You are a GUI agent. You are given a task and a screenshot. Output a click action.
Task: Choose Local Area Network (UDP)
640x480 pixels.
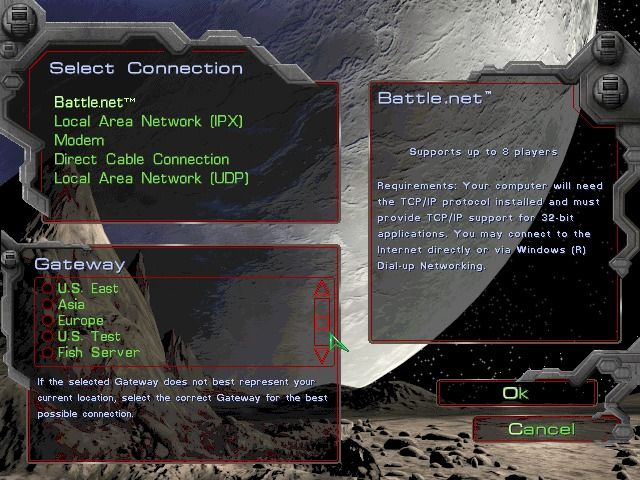click(151, 178)
